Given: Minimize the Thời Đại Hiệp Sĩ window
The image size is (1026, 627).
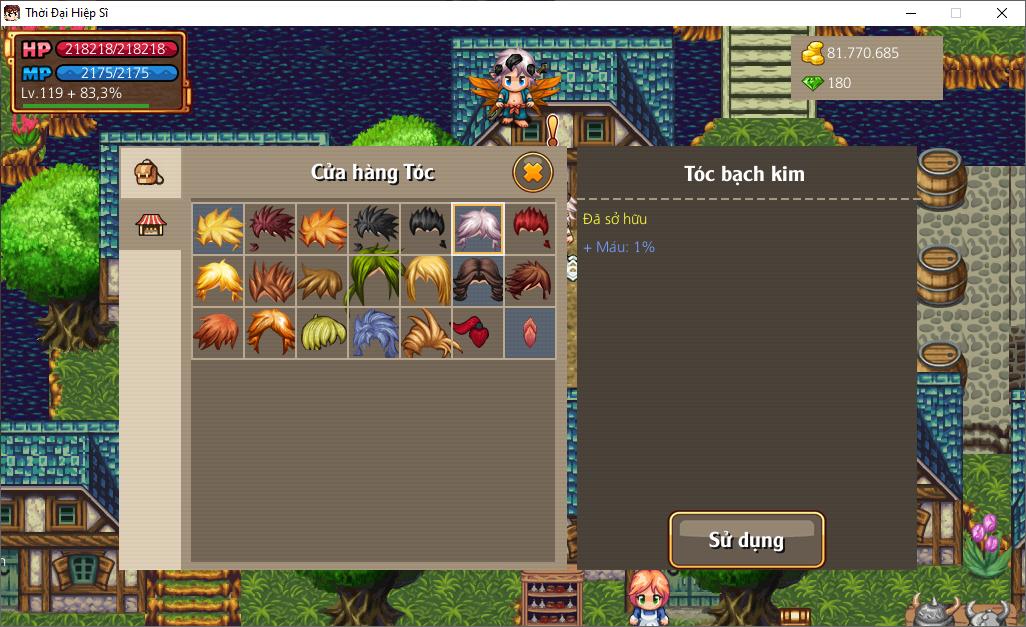Looking at the screenshot, I should point(910,13).
